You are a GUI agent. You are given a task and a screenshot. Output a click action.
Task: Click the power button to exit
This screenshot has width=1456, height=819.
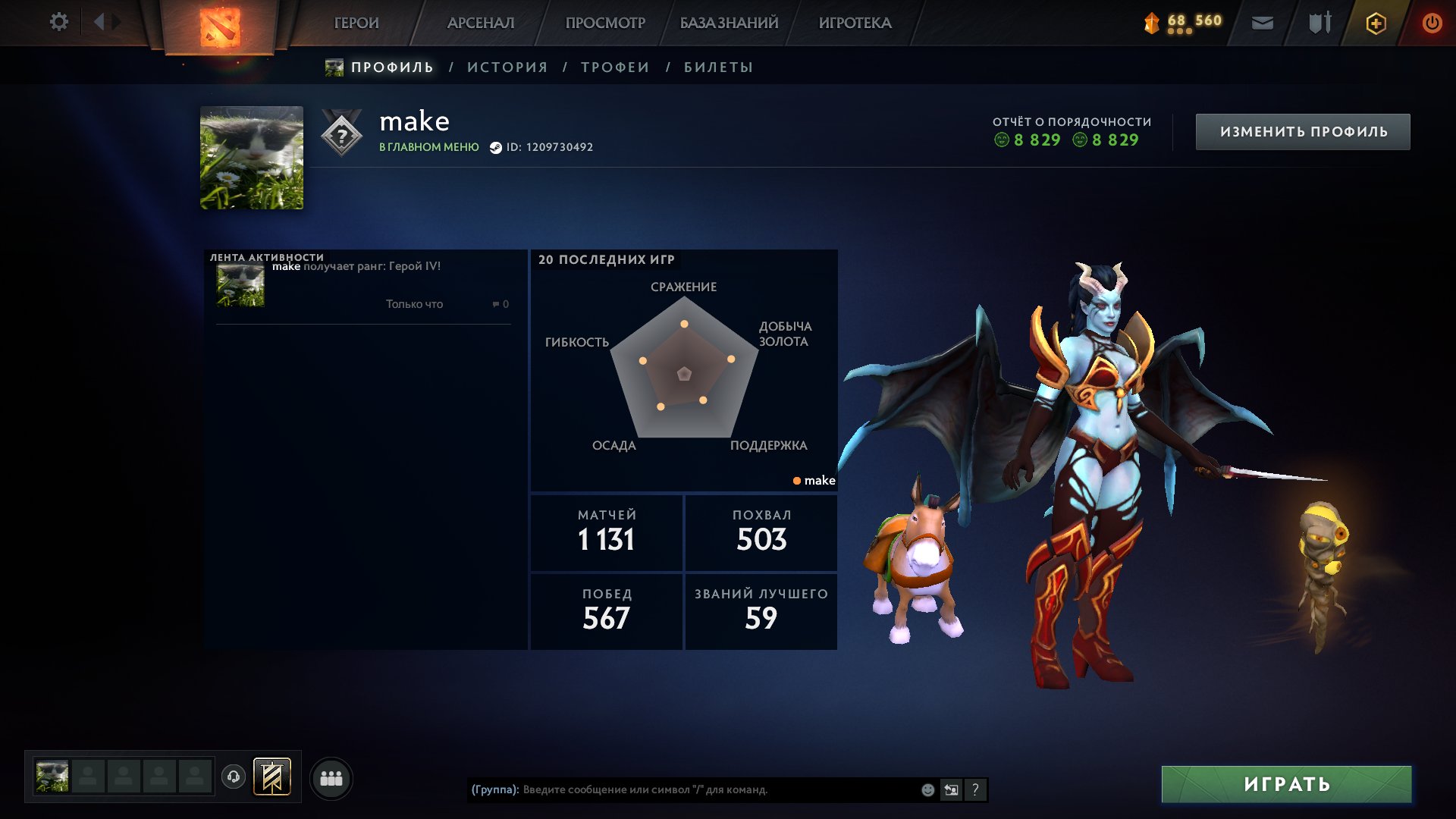point(1433,22)
